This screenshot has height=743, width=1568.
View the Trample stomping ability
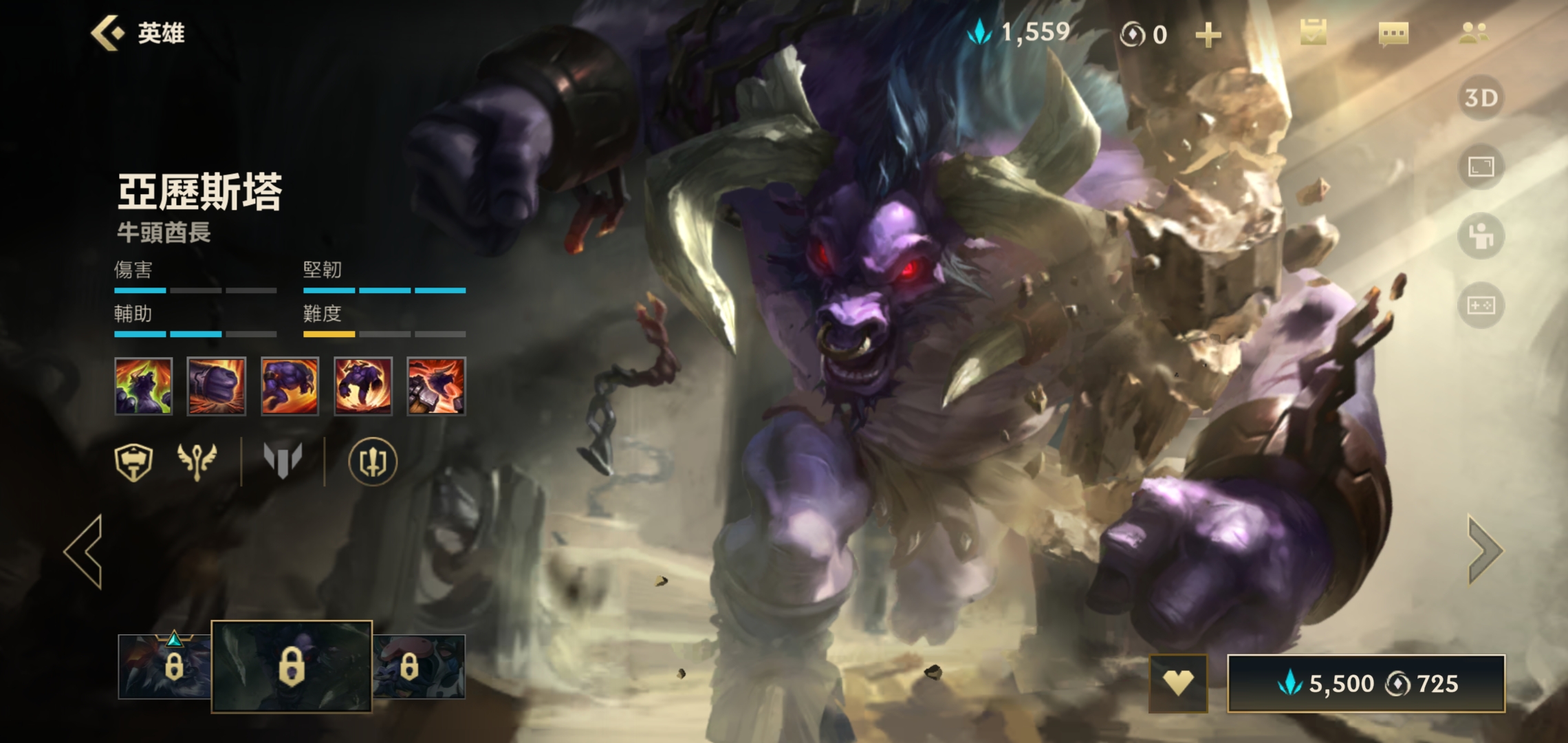click(363, 386)
